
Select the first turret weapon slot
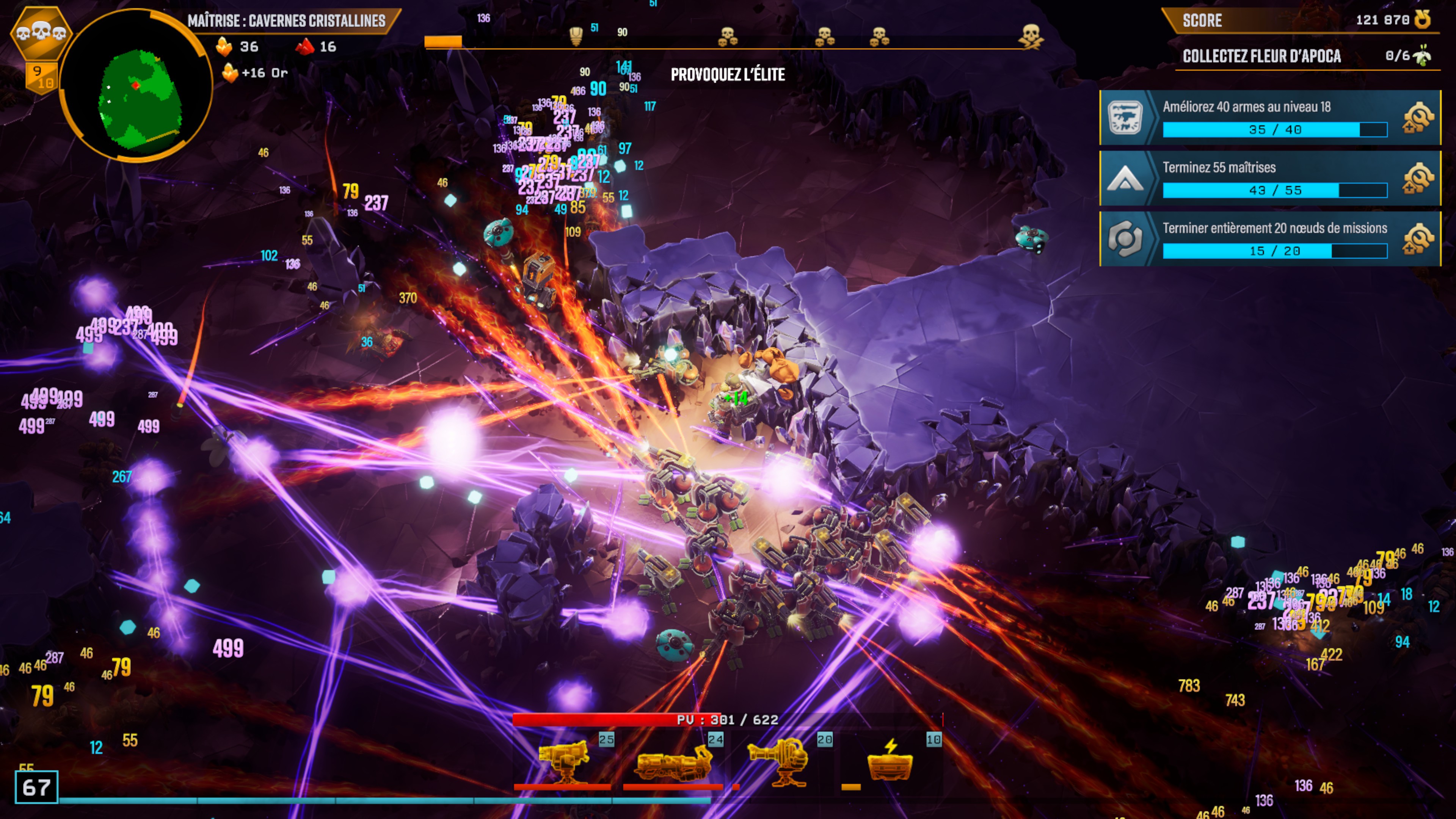point(563,760)
